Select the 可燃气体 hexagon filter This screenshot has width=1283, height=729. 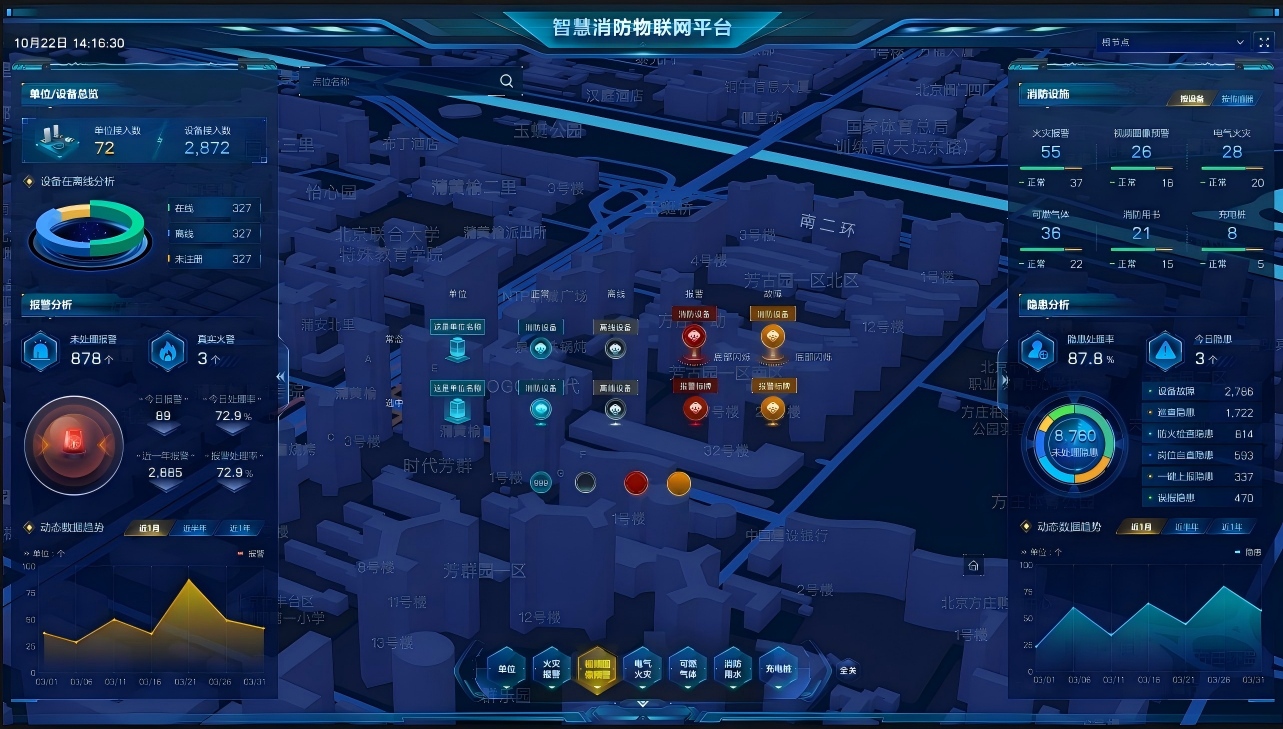(x=688, y=669)
